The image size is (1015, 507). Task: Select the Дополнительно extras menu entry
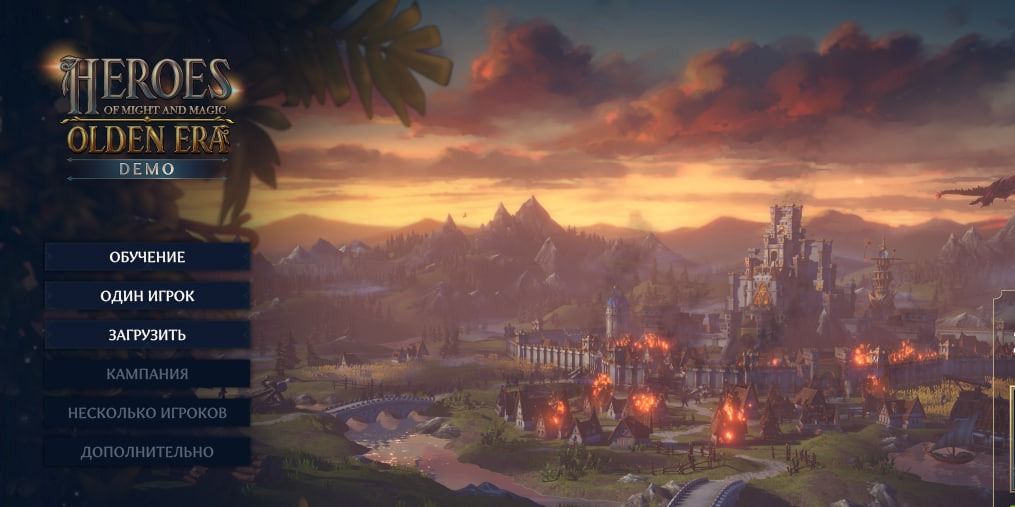point(147,452)
